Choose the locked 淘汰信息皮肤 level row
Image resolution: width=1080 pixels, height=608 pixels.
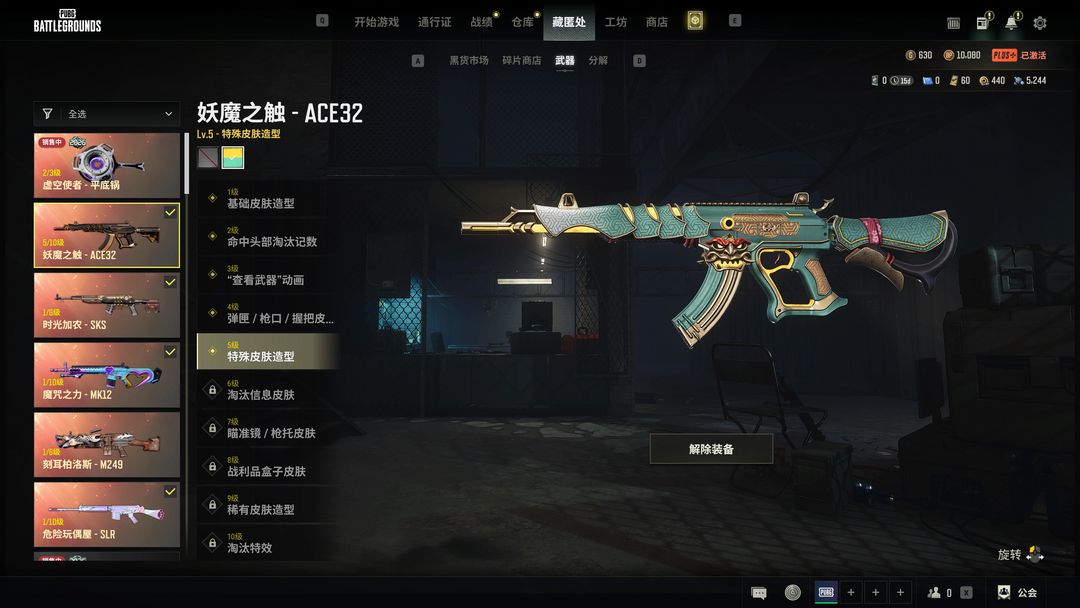click(x=268, y=390)
